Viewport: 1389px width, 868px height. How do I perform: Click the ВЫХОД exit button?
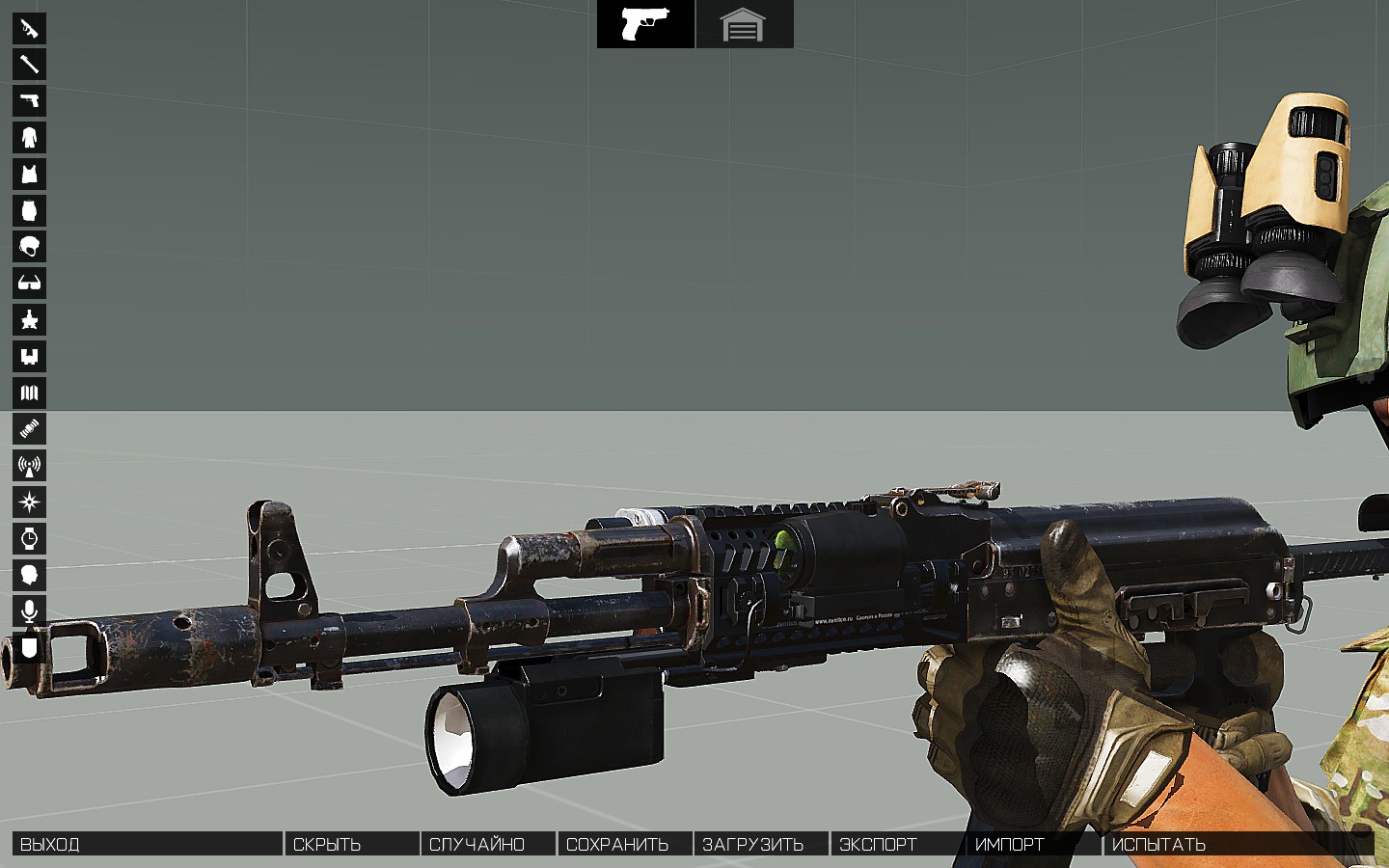(x=147, y=844)
